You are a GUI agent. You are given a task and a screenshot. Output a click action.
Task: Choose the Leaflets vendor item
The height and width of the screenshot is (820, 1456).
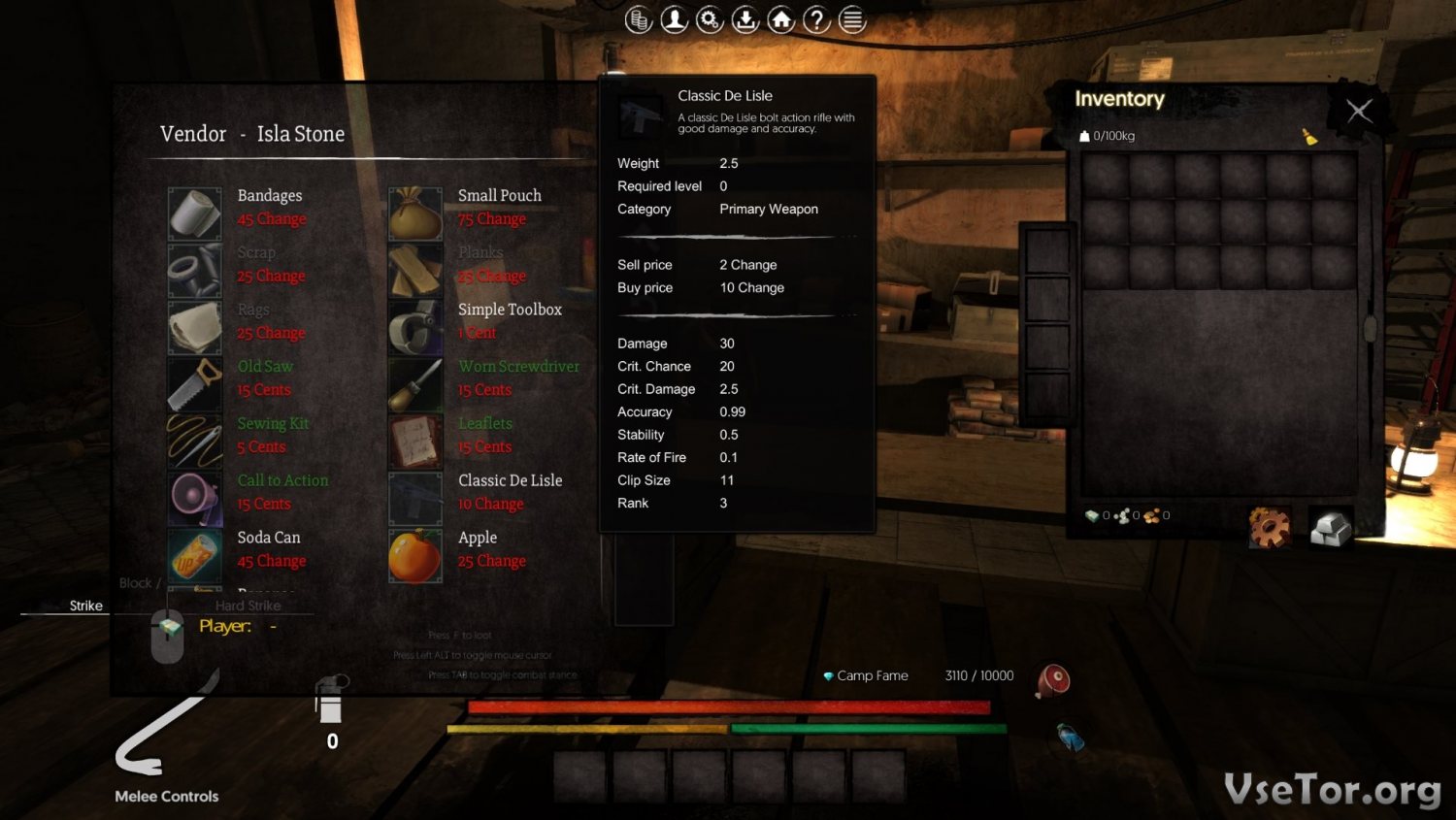coord(415,442)
